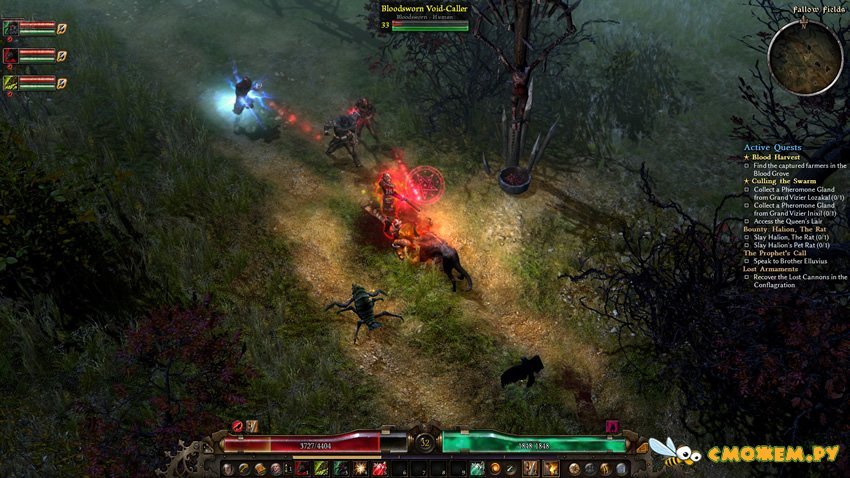The image size is (850, 478).
Task: Open the circular minimap
Action: (805, 58)
